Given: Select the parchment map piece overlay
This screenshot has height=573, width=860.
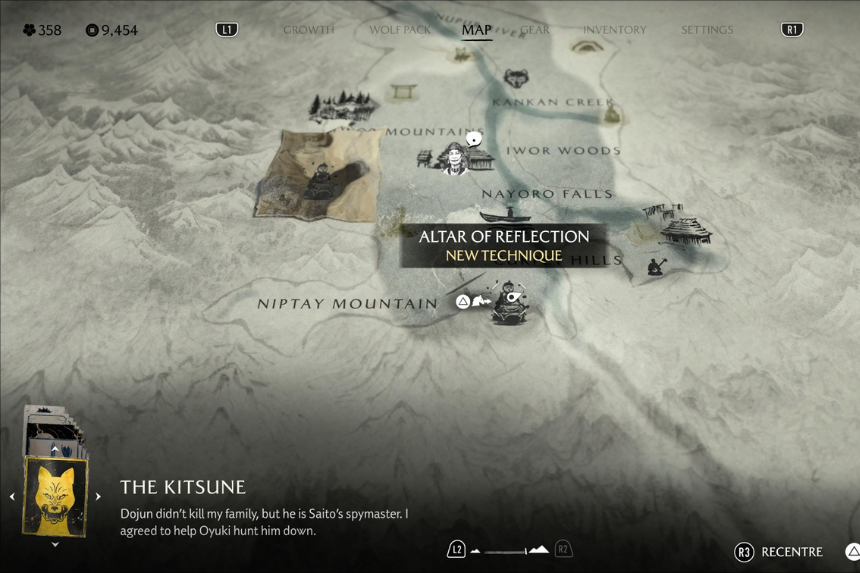Looking at the screenshot, I should click(318, 175).
